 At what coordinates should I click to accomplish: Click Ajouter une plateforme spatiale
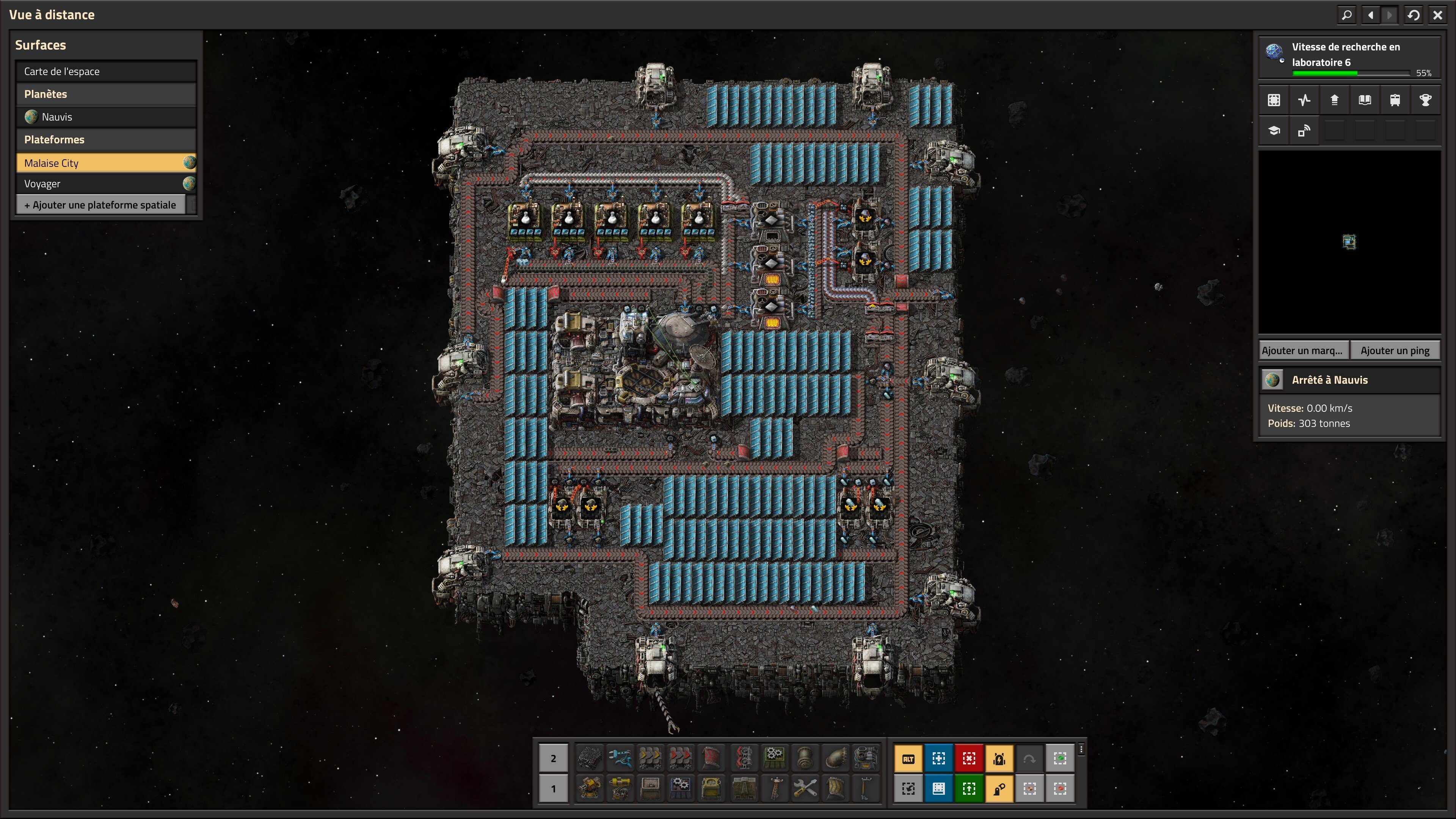click(x=100, y=205)
